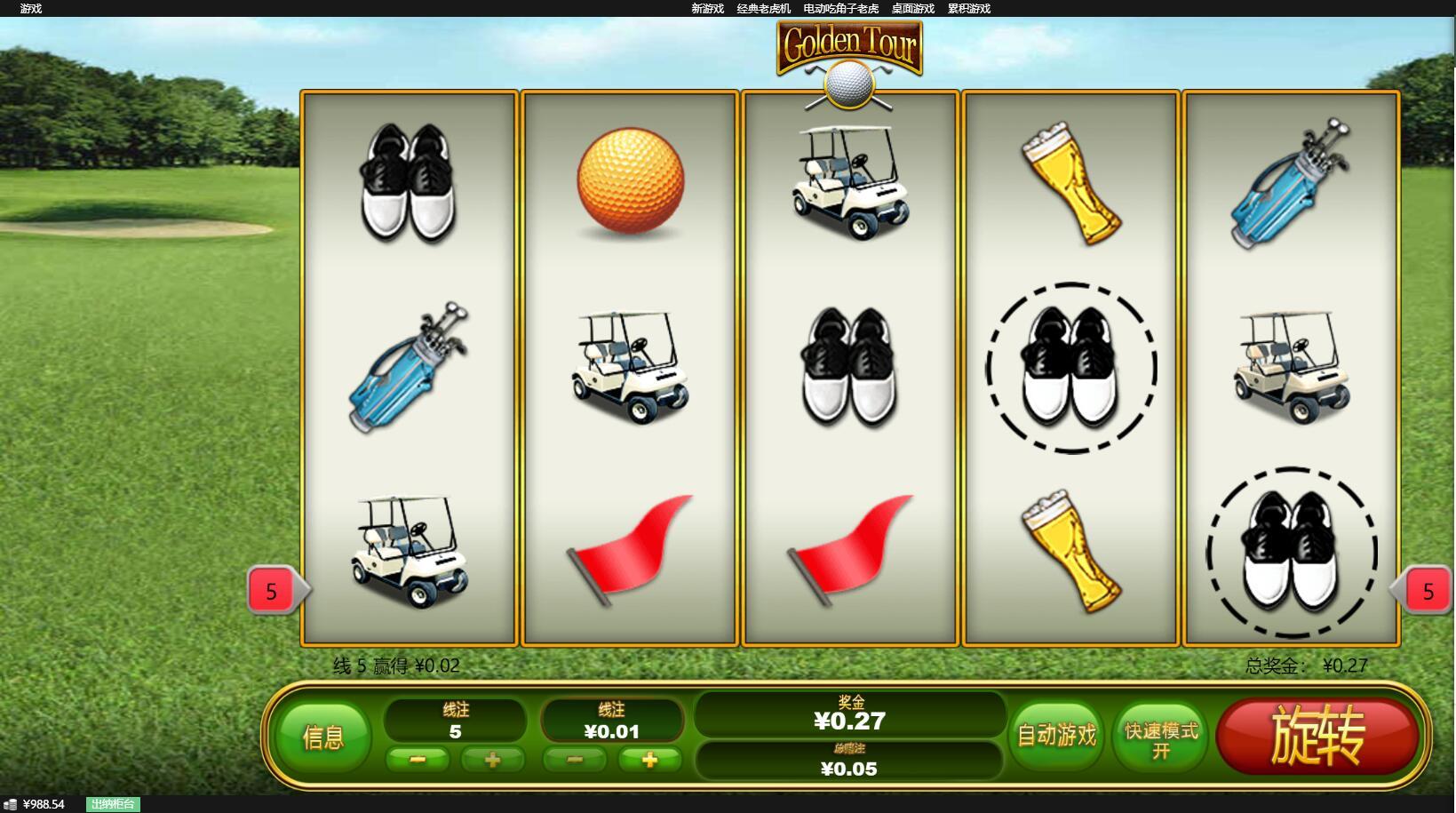Lower the ¥0.01 line bet
This screenshot has width=1456, height=813.
575,760
